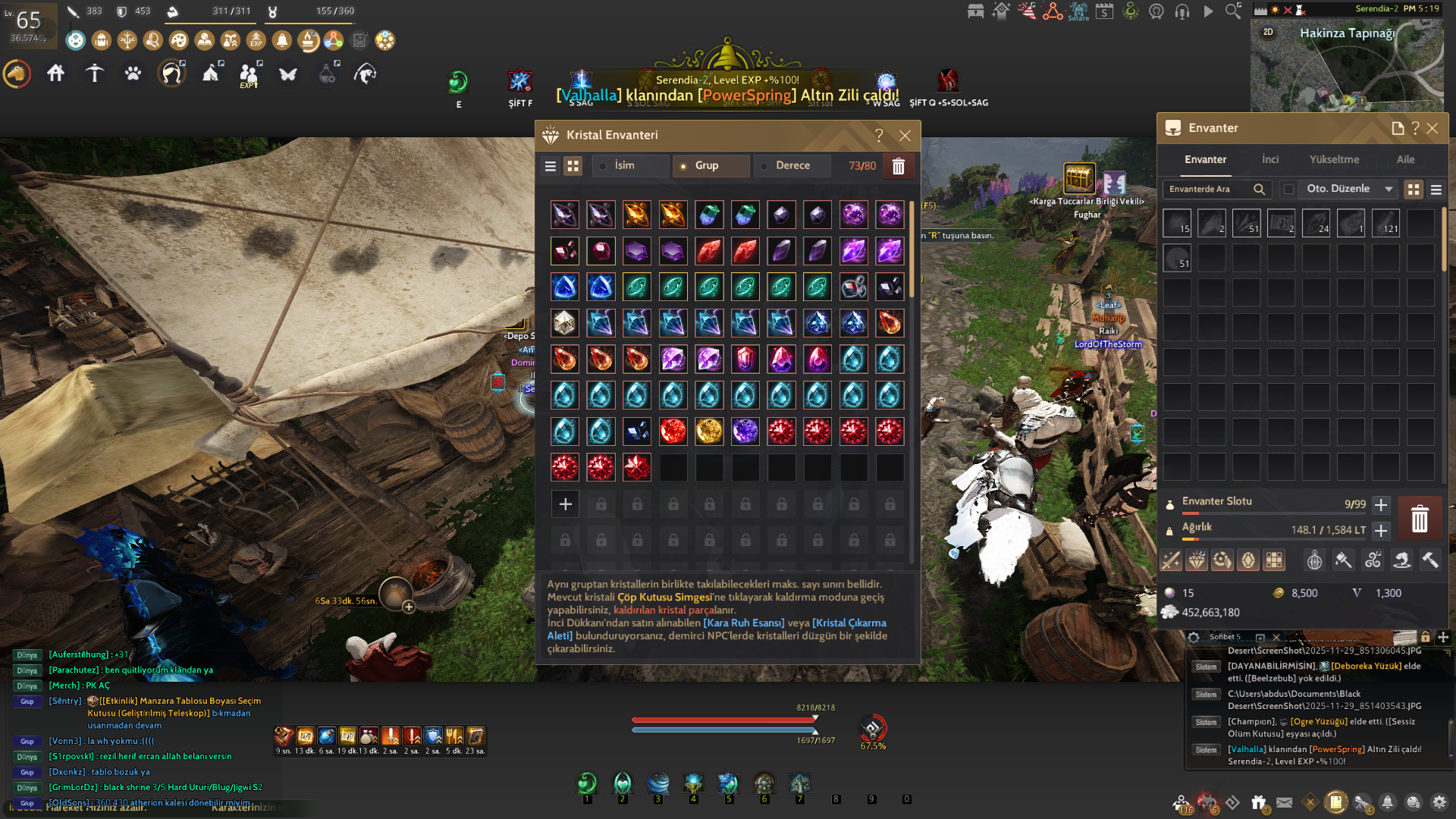Open the Aile tab
Image resolution: width=1456 pixels, height=819 pixels.
[x=1405, y=159]
